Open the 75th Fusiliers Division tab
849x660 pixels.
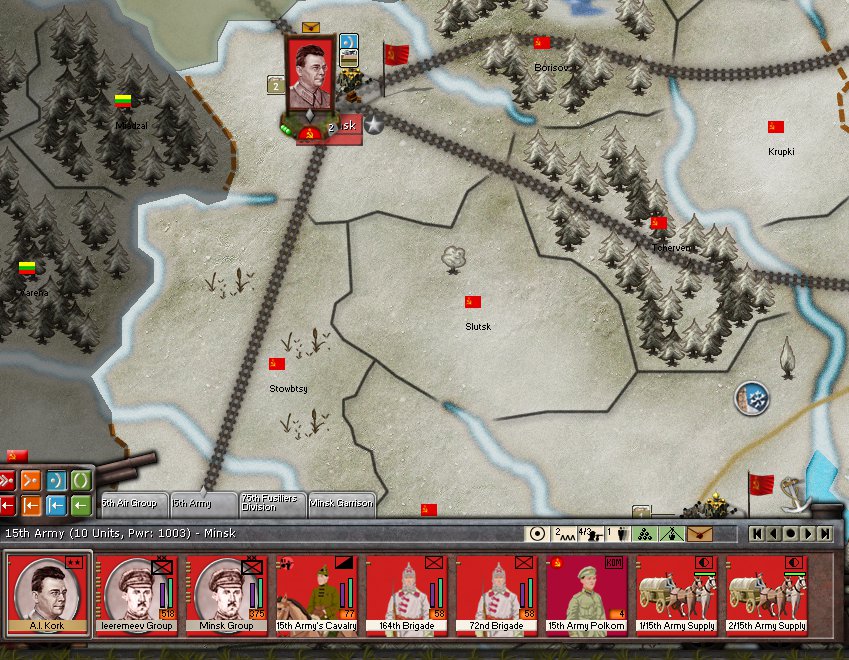270,502
